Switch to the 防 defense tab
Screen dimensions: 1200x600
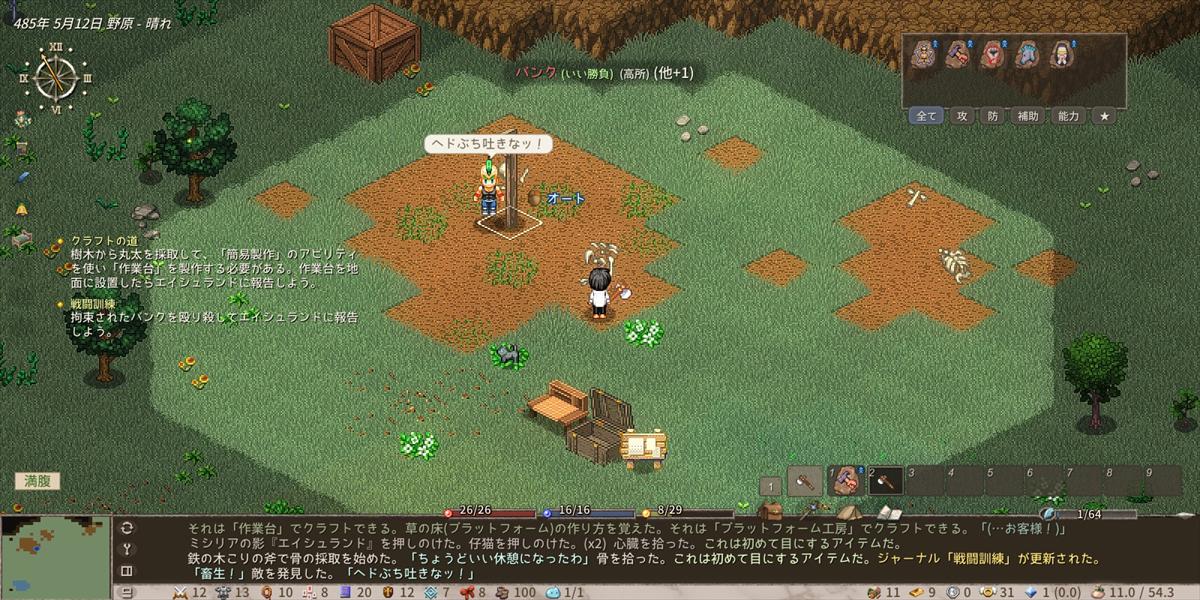[x=992, y=116]
